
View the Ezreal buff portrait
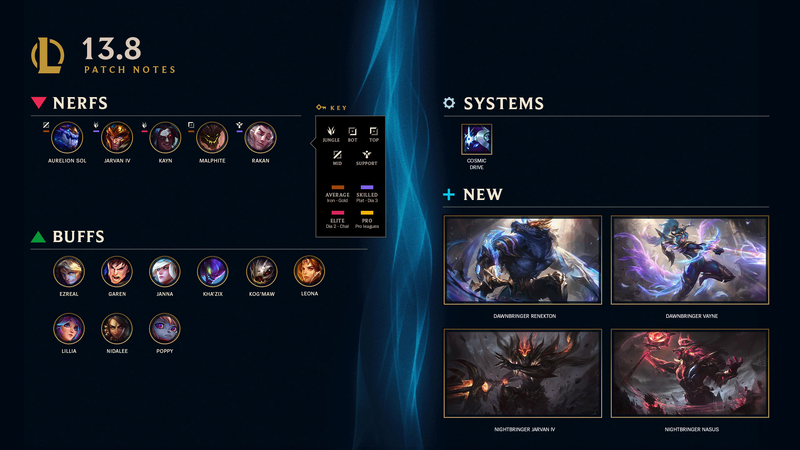69,271
